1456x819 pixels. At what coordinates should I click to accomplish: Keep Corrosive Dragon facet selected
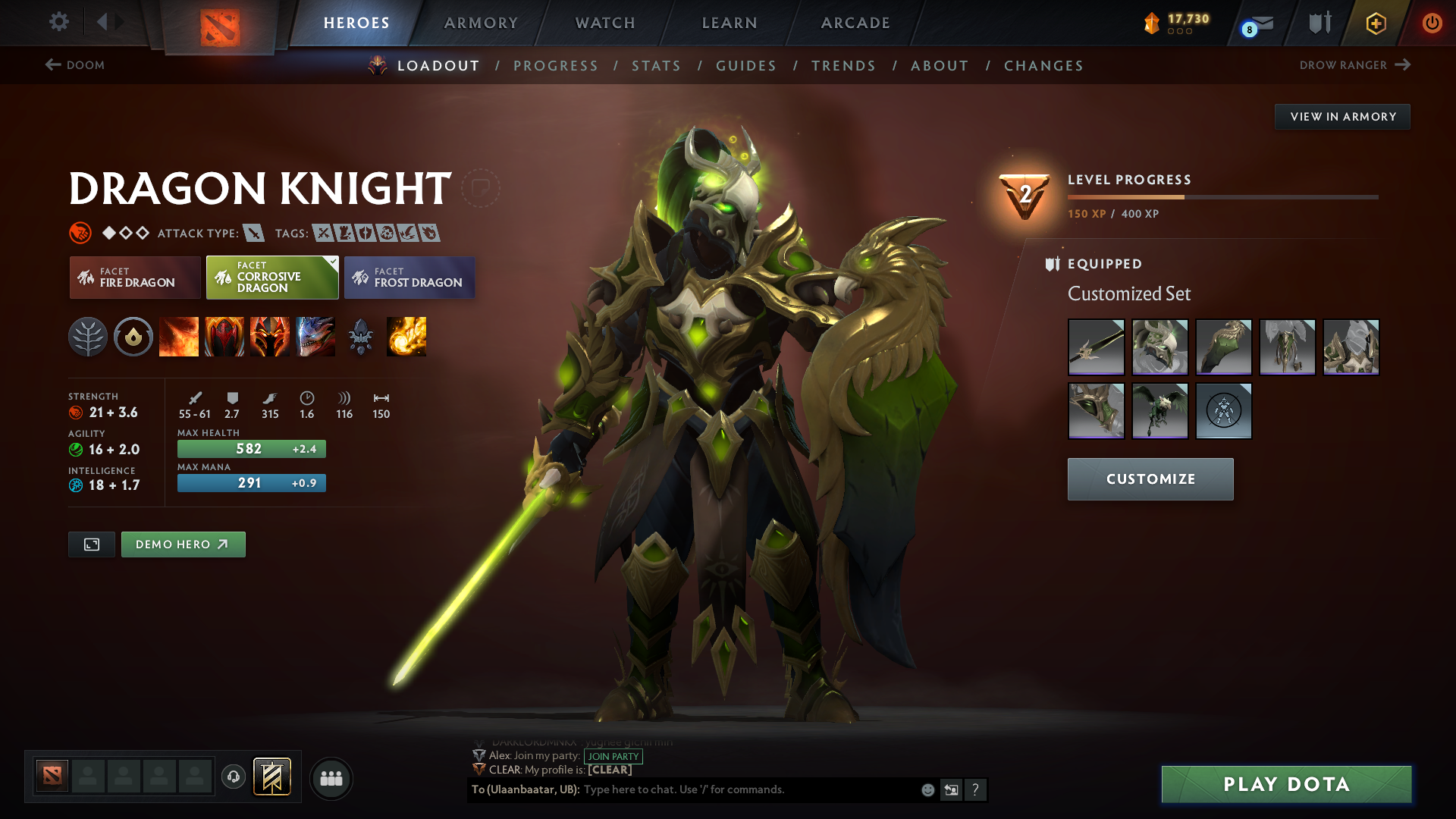point(271,278)
